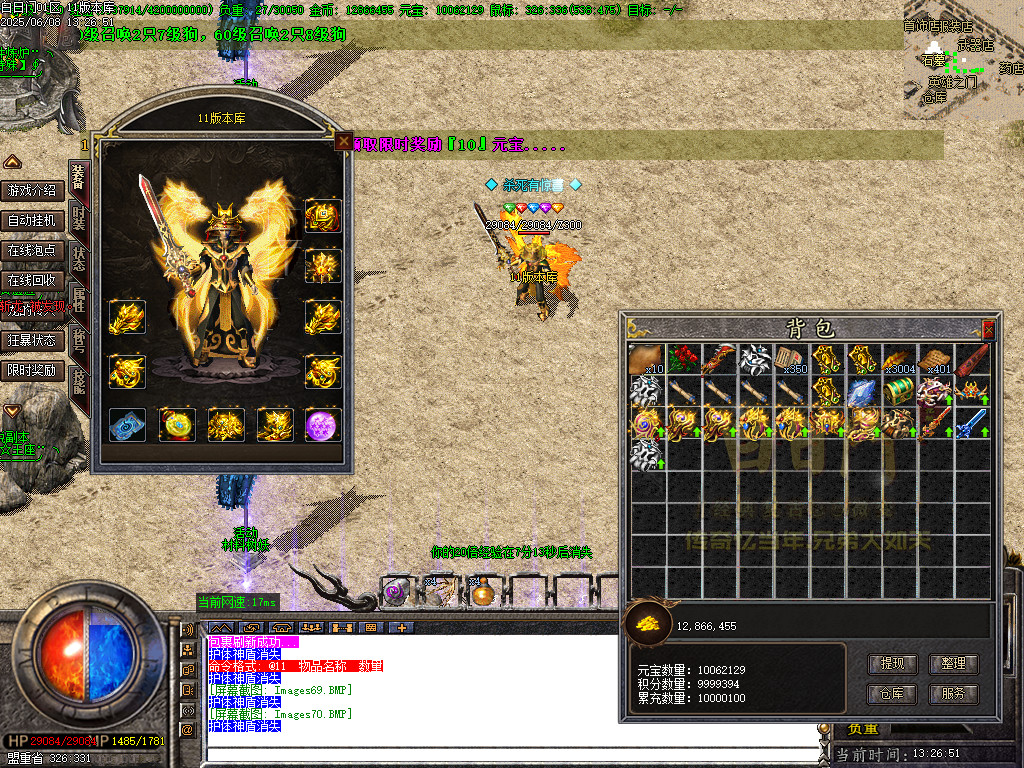This screenshot has width=1024, height=768.
Task: Select the blue rune scroll equipment slot
Action: tap(127, 424)
